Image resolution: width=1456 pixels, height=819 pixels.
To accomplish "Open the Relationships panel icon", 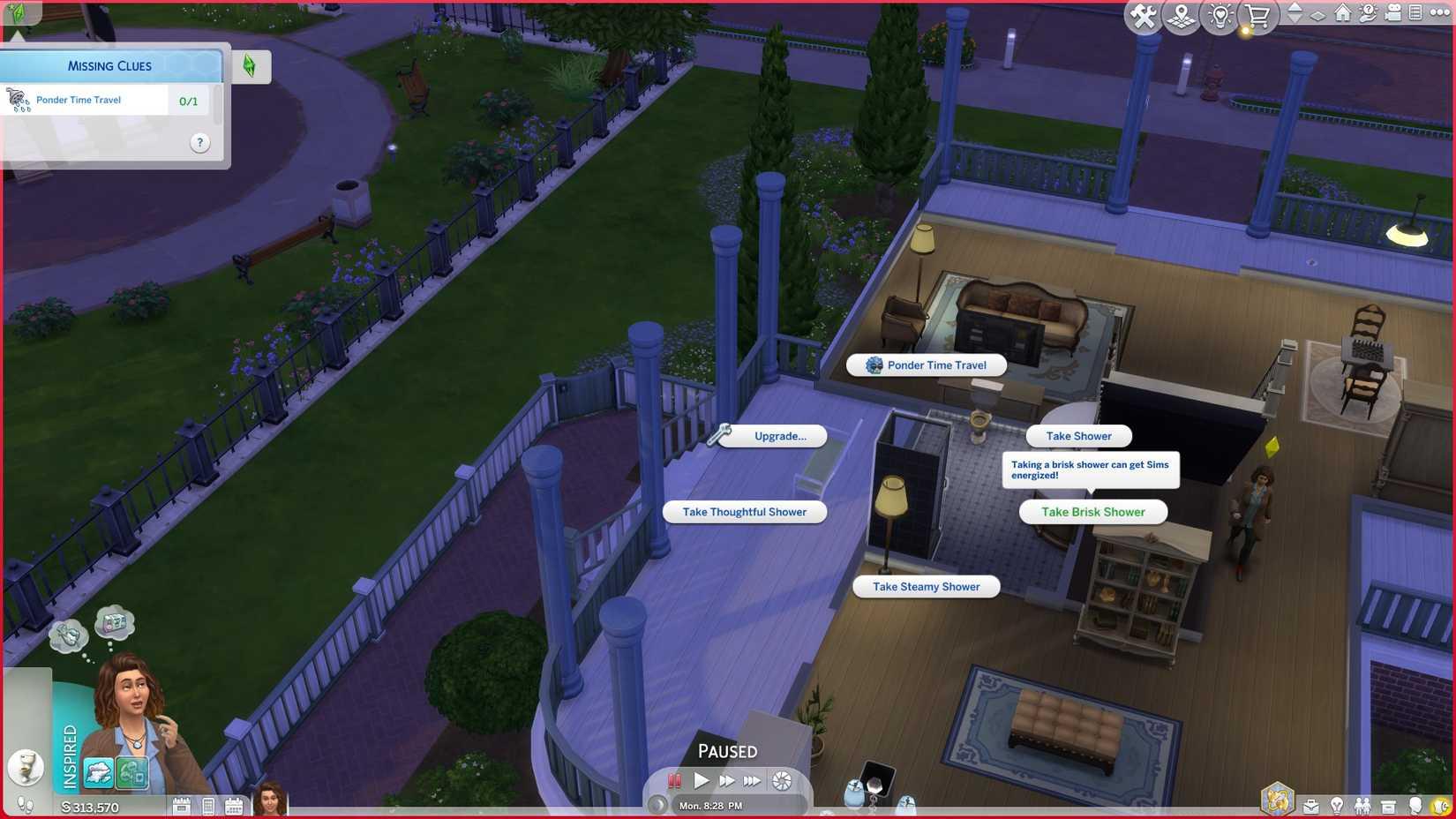I will tap(1362, 806).
